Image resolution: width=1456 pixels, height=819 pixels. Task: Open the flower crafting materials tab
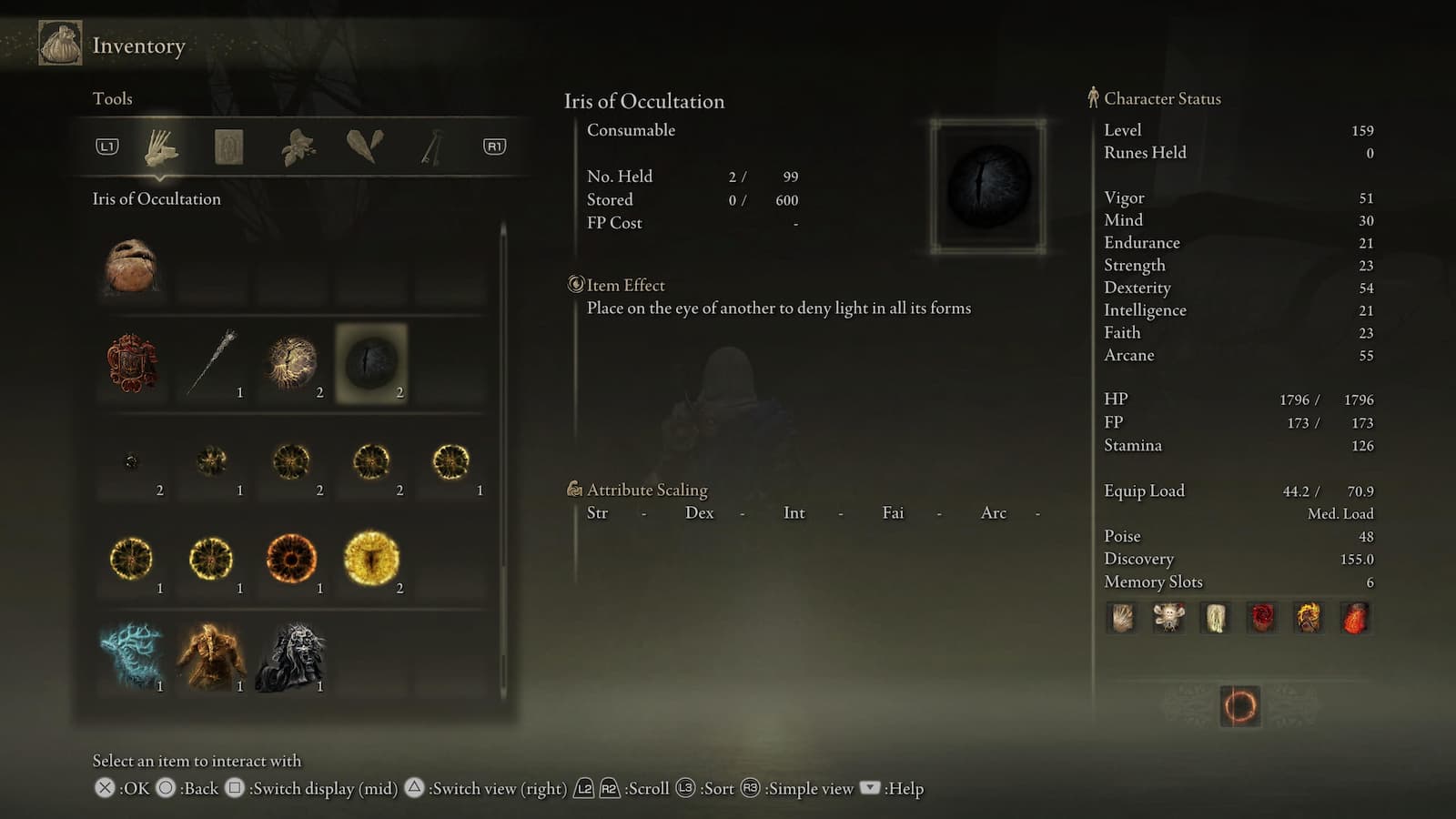point(298,147)
